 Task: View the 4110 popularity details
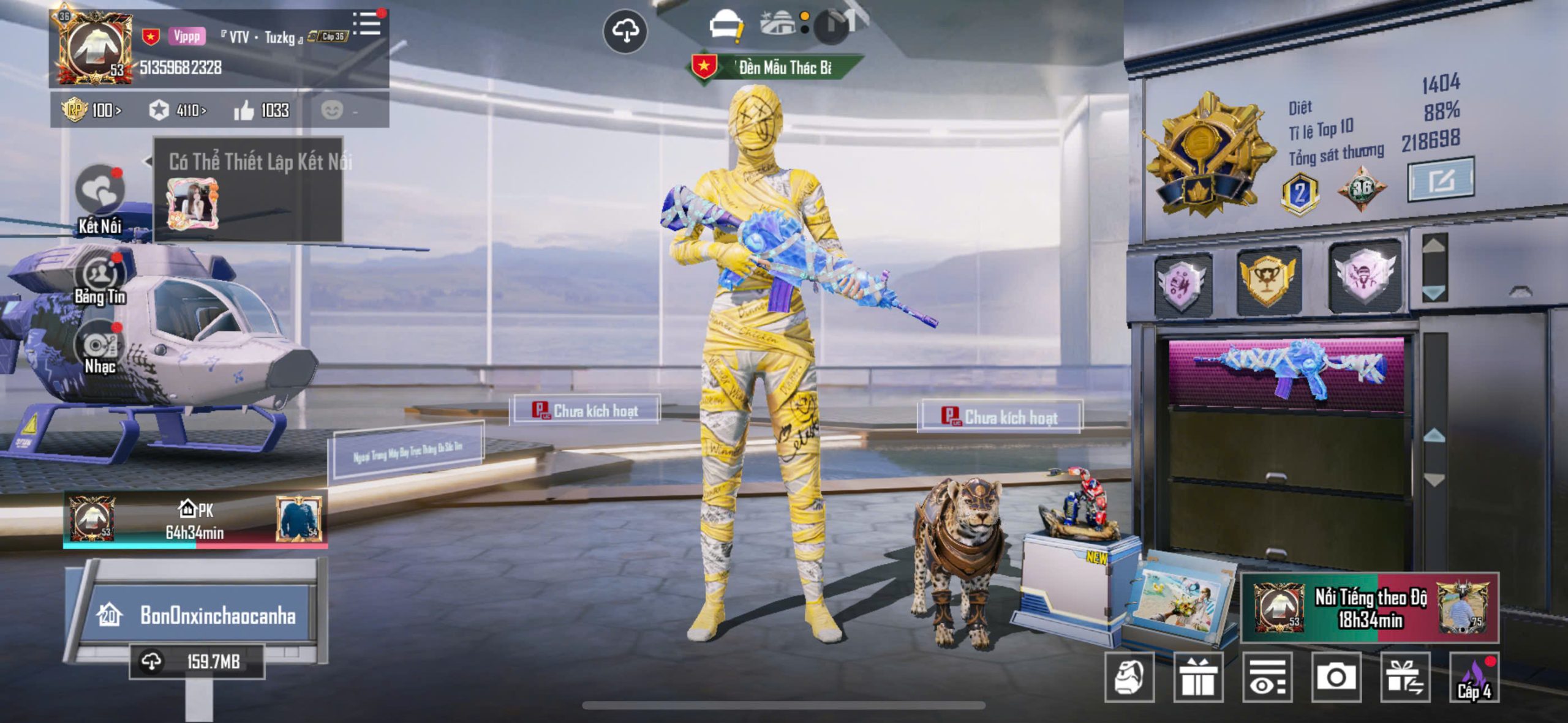[x=178, y=110]
